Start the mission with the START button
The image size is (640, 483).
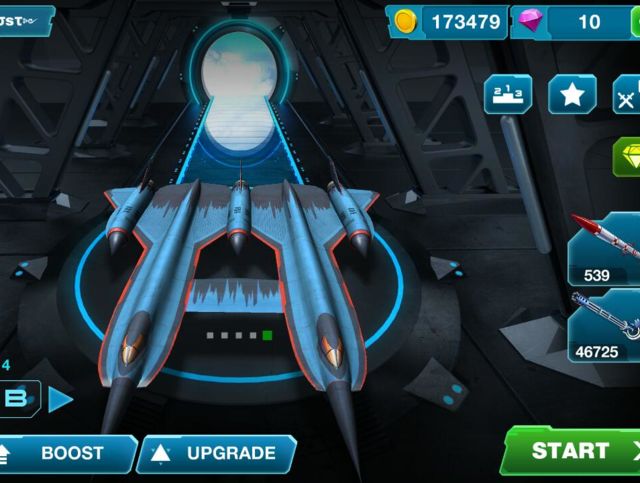click(x=572, y=451)
